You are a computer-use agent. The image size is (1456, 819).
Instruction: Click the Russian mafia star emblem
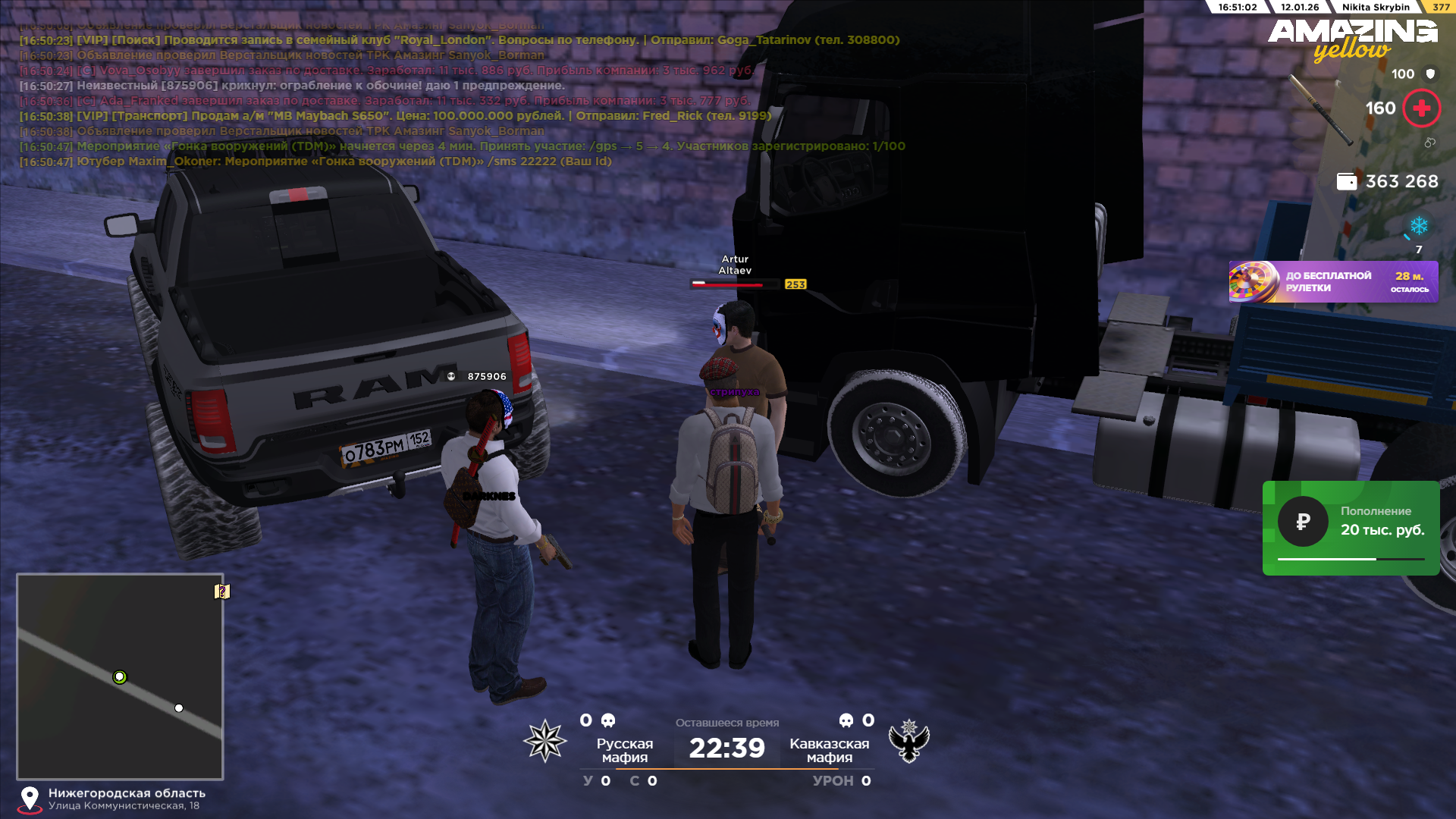pos(544,741)
